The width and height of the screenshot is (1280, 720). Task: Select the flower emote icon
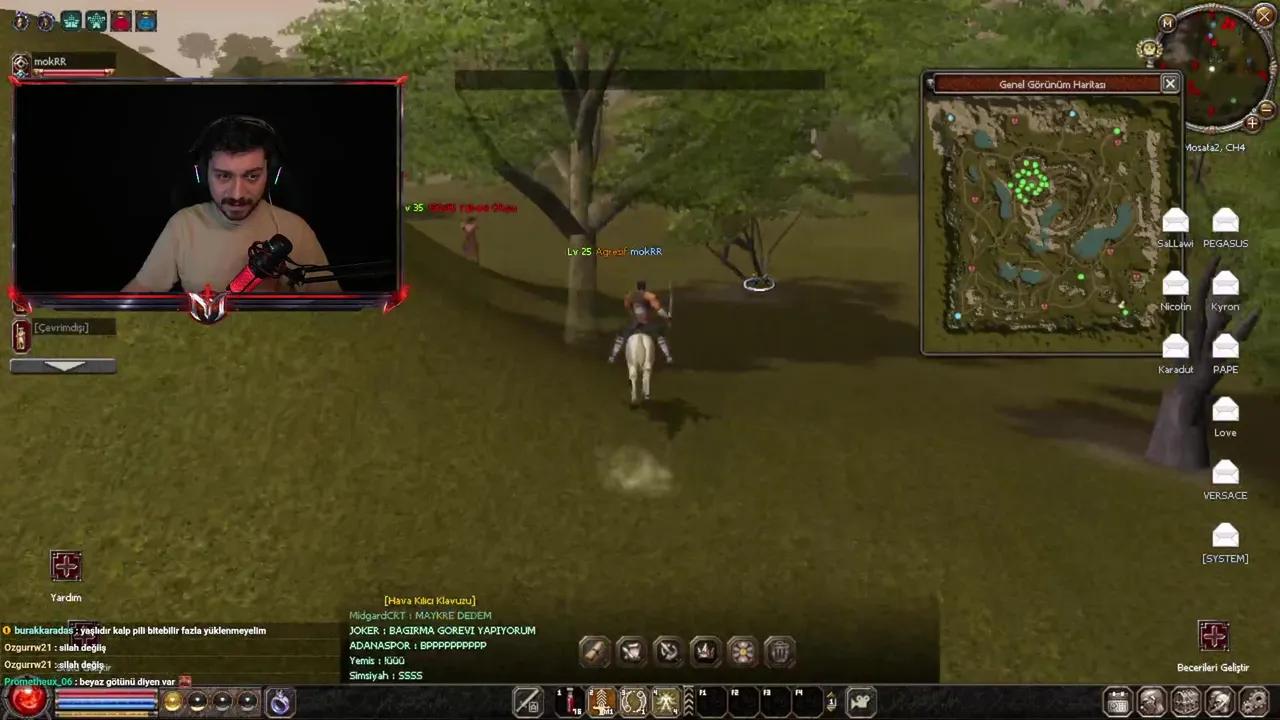click(742, 651)
